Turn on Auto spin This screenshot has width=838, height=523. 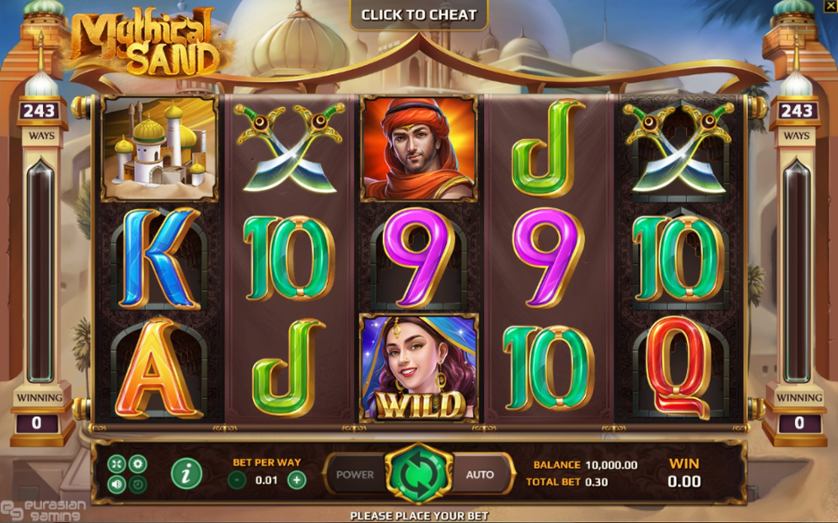coord(480,474)
